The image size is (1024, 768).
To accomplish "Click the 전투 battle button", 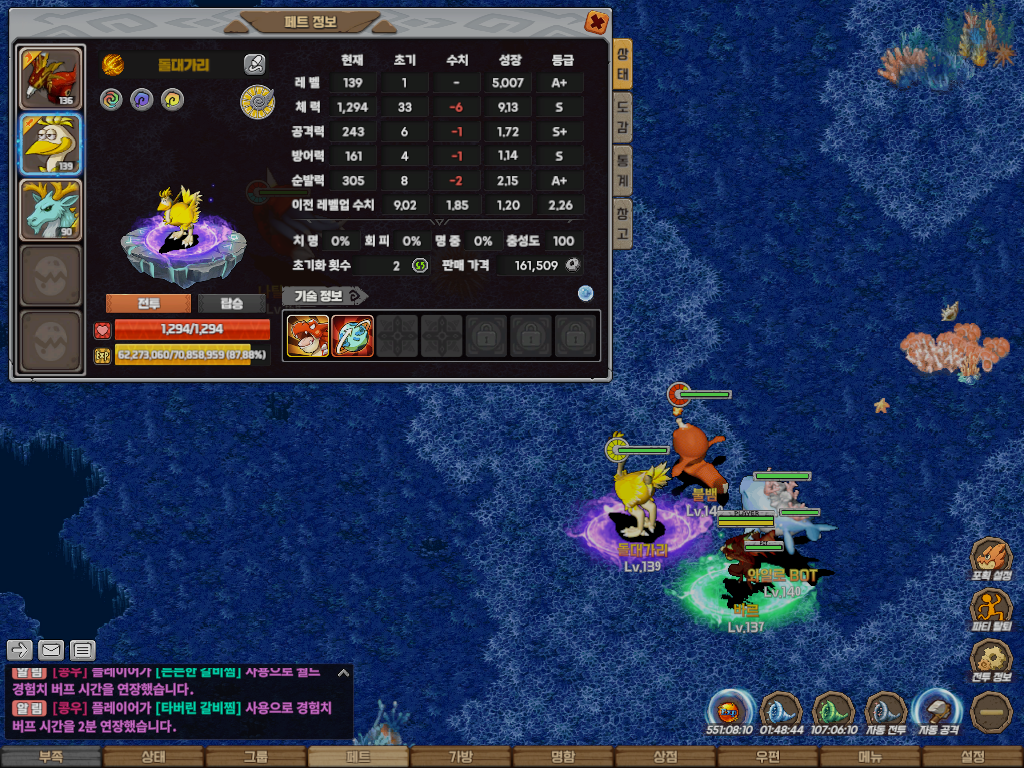I will click(147, 304).
